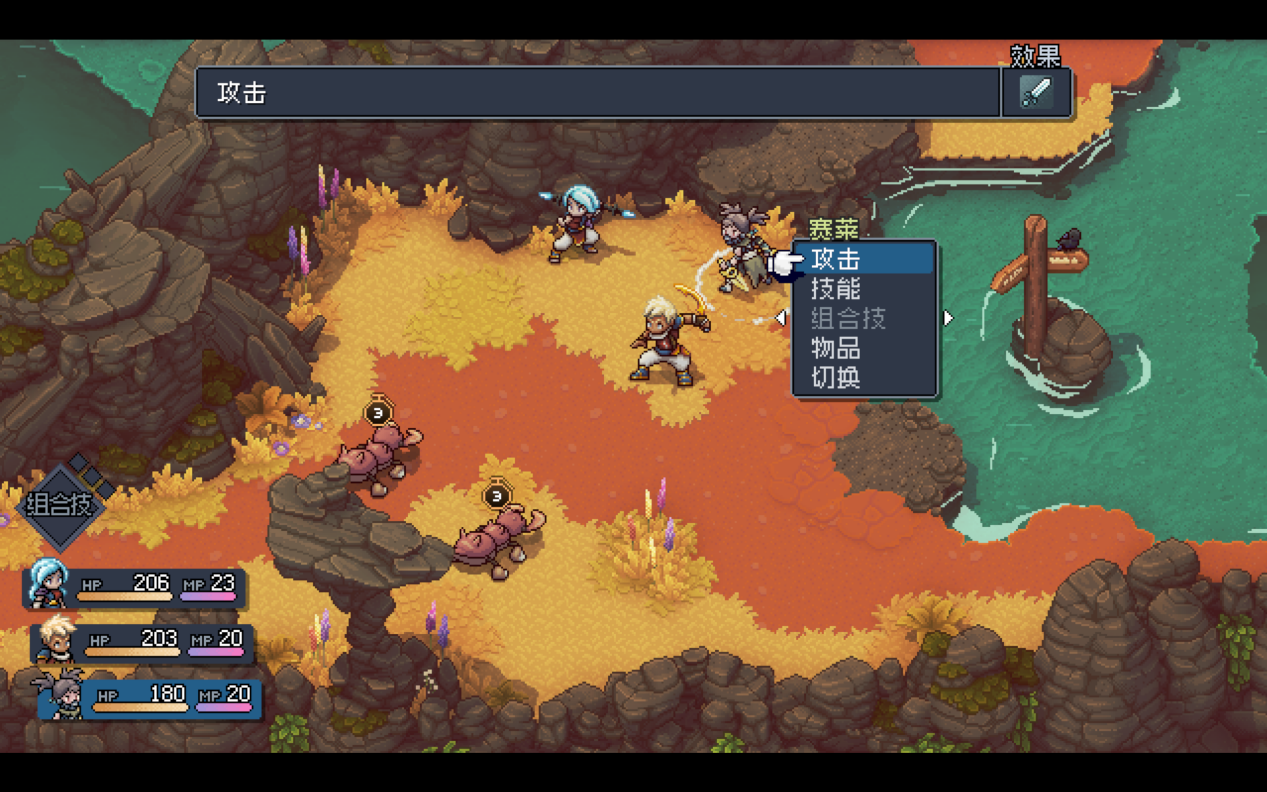Select the greyed-out 组合技 menu entry
This screenshot has height=792, width=1267.
tap(848, 319)
